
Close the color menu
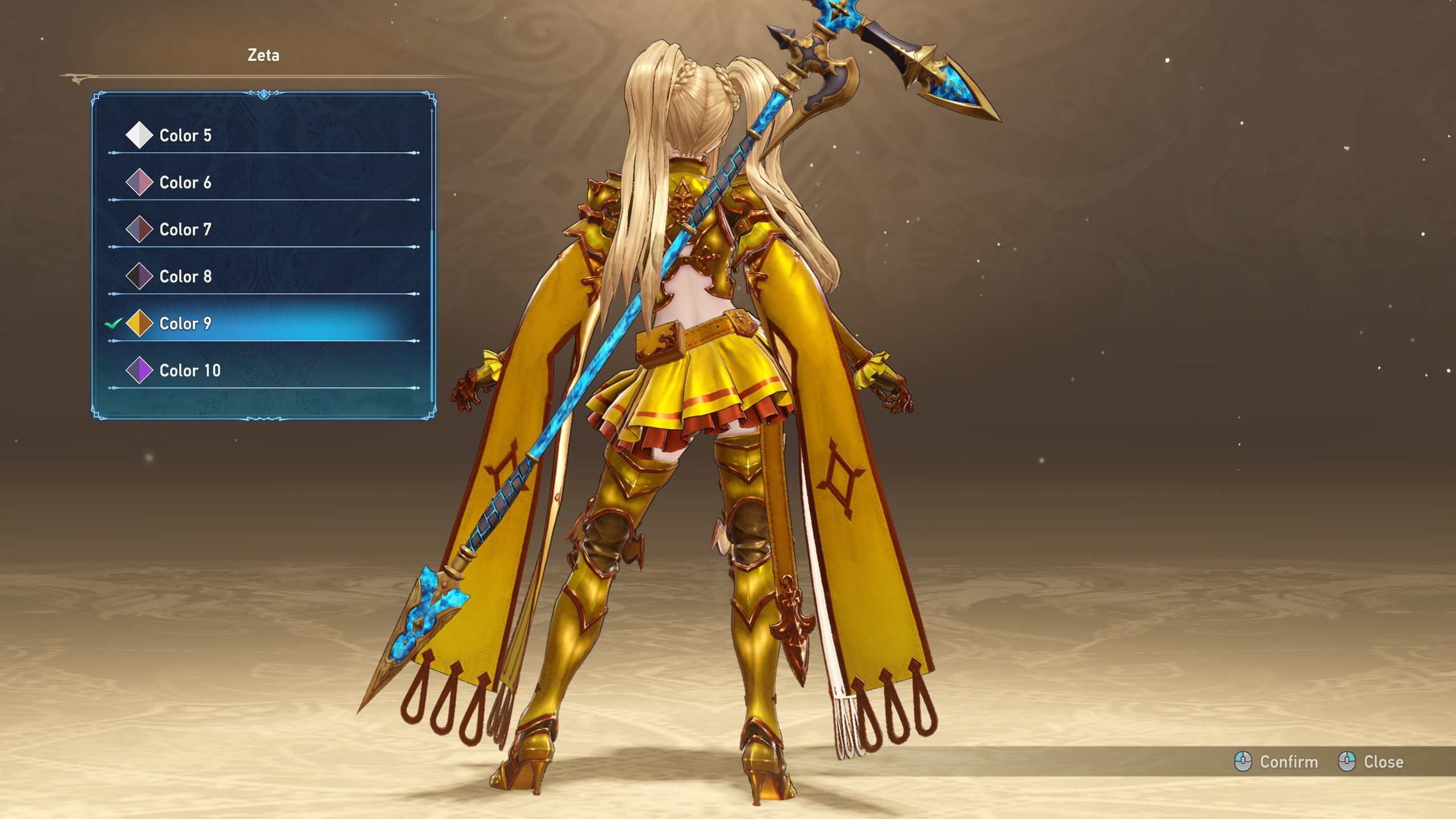pyautogui.click(x=1371, y=762)
